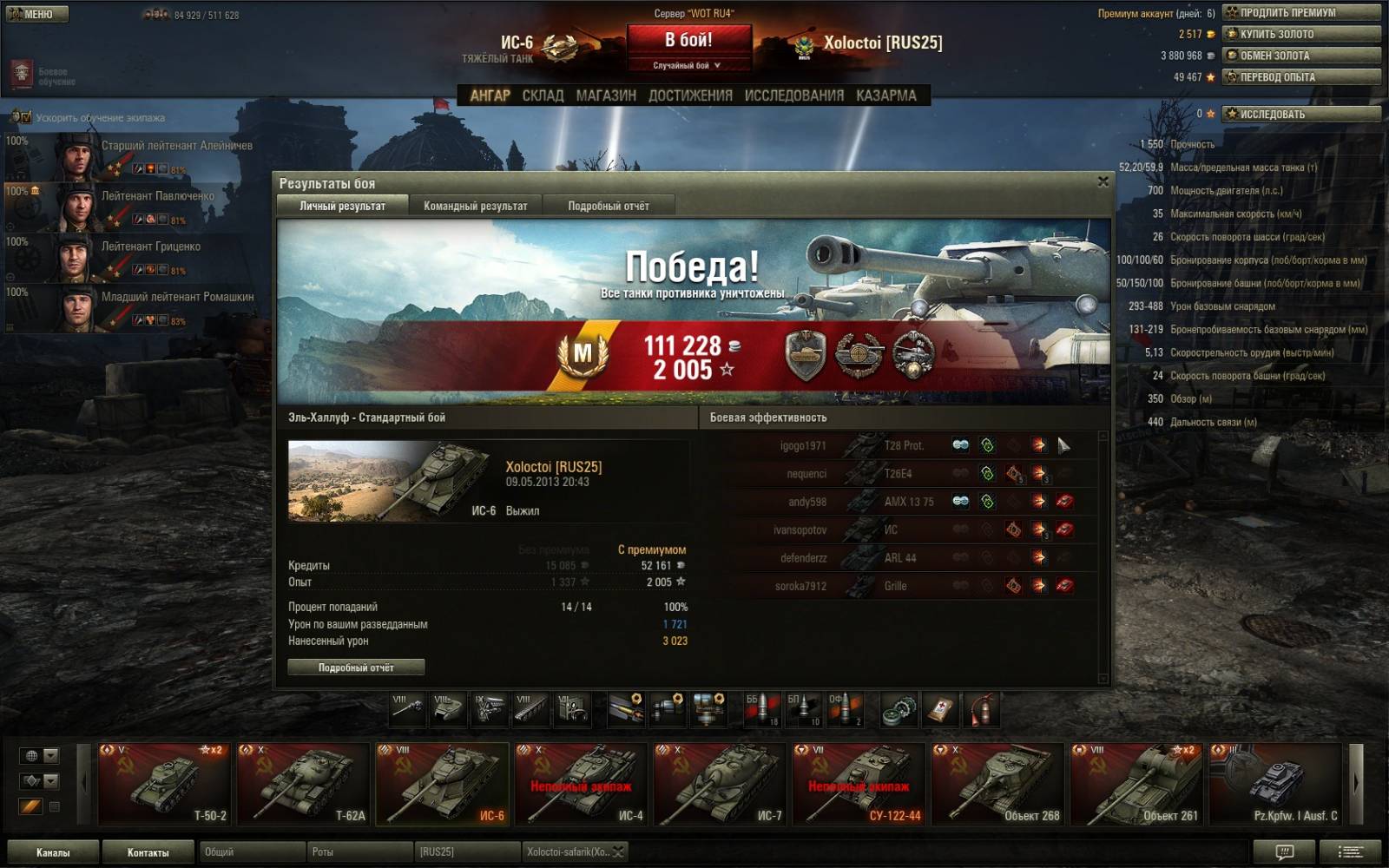Open the МАГАЗИН section
1389x868 pixels.
pyautogui.click(x=606, y=95)
